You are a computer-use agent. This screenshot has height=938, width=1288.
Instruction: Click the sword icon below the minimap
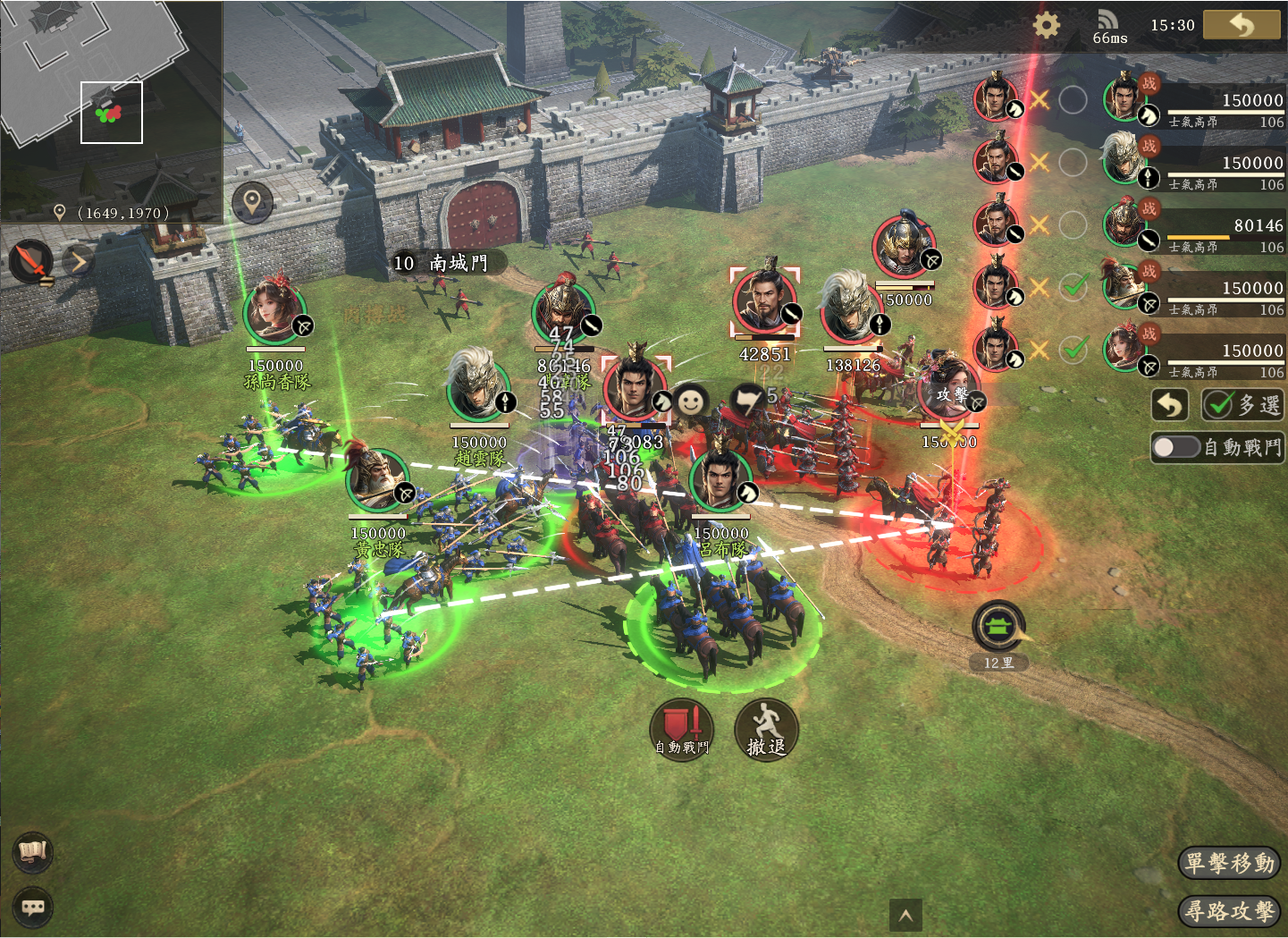(32, 262)
